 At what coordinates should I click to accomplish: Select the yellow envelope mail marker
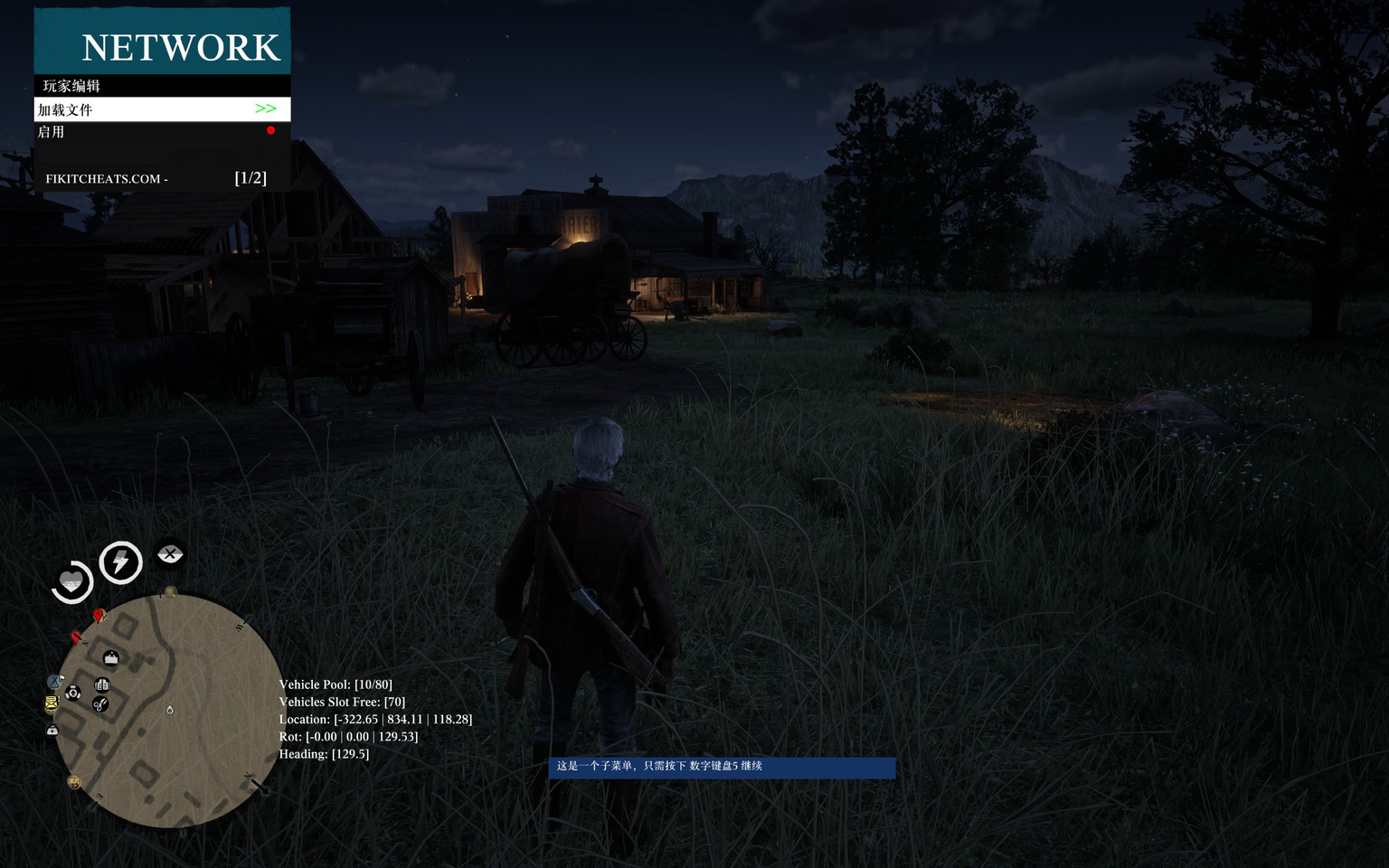pyautogui.click(x=52, y=703)
